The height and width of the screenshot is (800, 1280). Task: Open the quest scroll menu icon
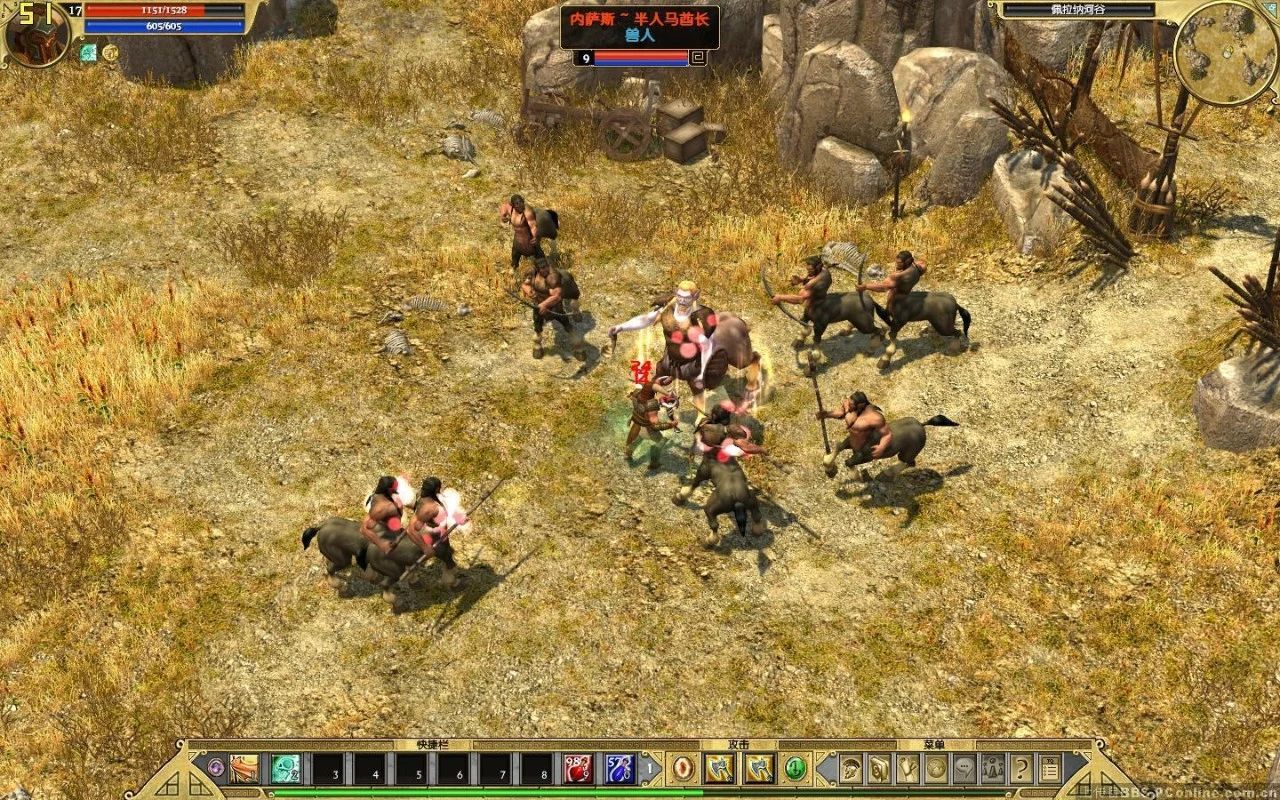pyautogui.click(x=908, y=769)
